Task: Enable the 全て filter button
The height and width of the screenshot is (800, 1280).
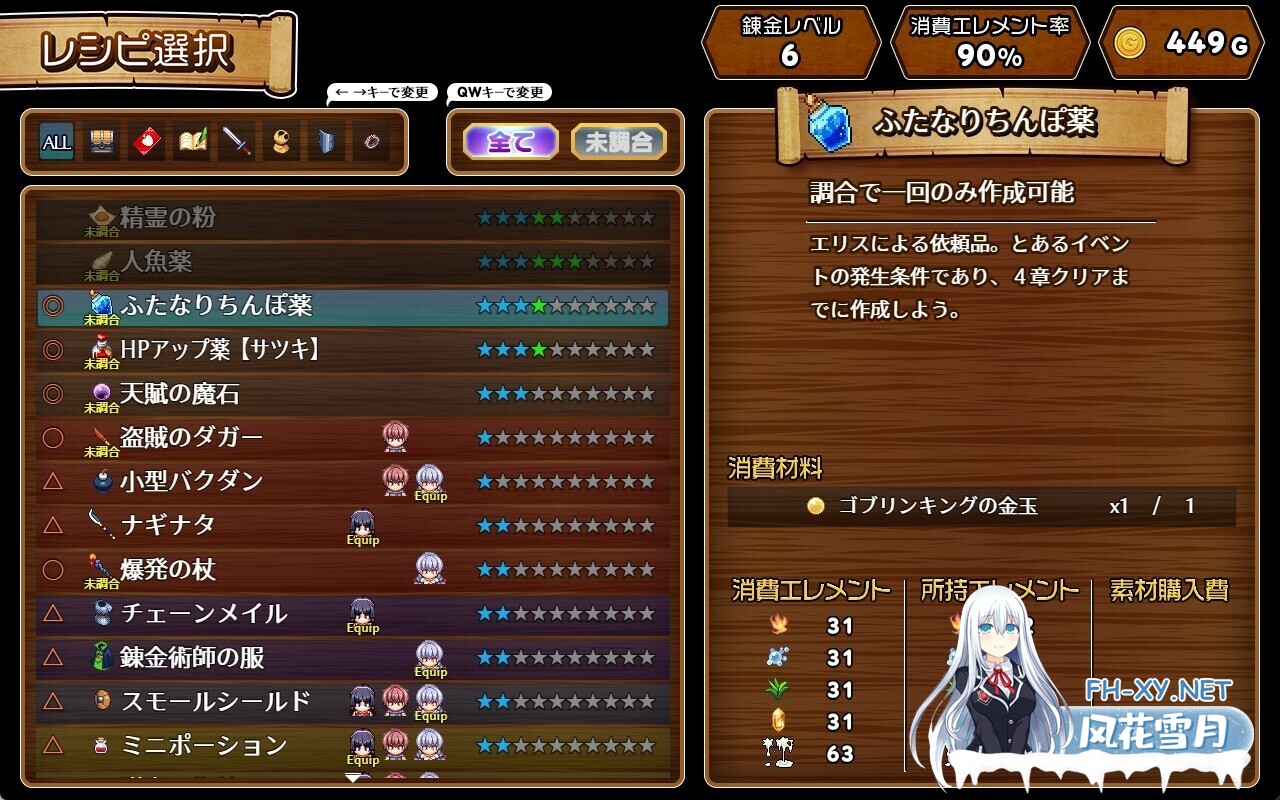Action: [x=512, y=141]
